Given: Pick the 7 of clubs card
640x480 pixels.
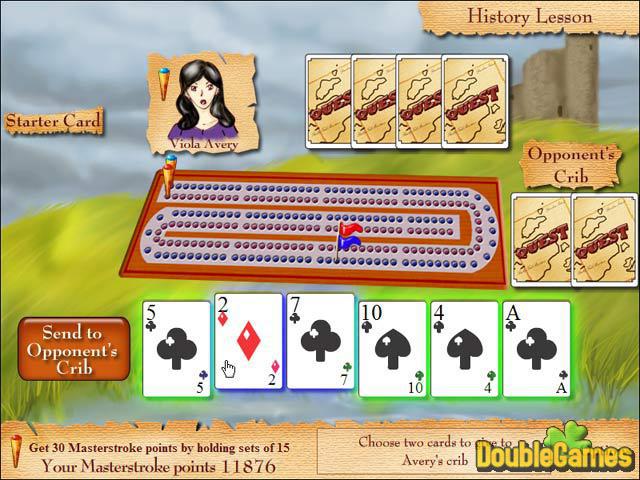Looking at the screenshot, I should (x=321, y=342).
